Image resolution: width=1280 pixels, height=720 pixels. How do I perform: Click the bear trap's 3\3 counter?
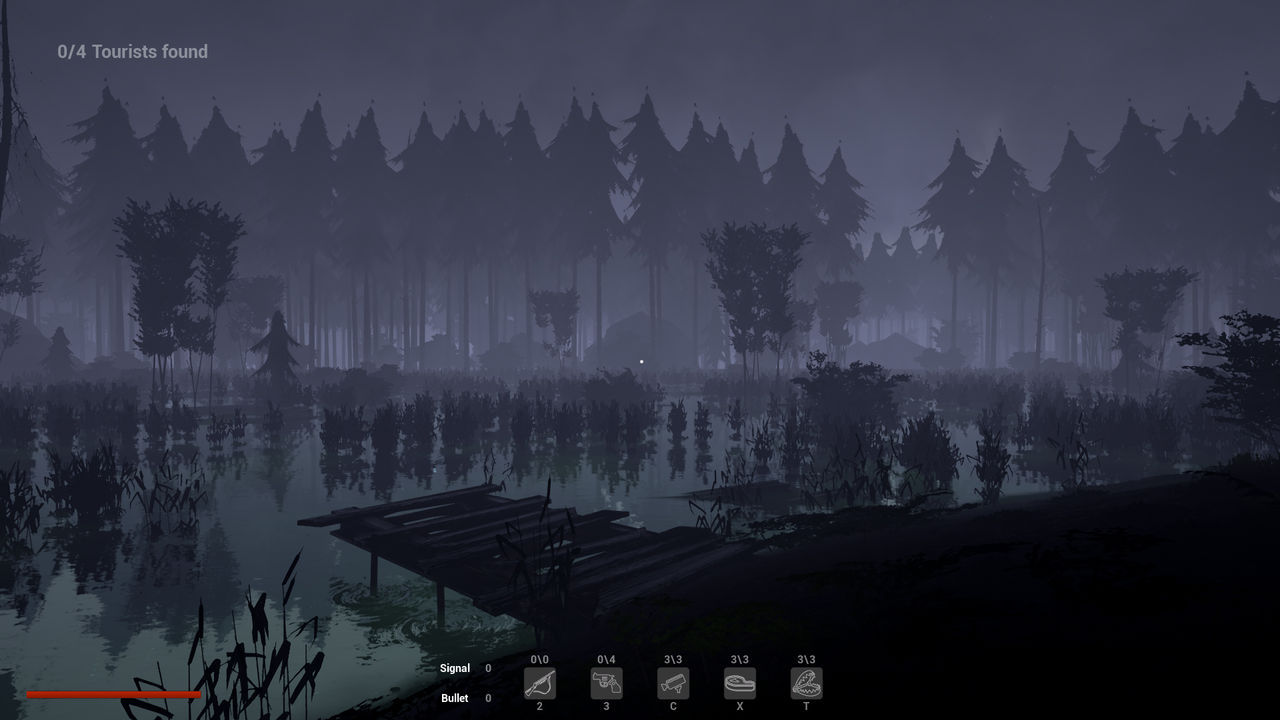(806, 660)
